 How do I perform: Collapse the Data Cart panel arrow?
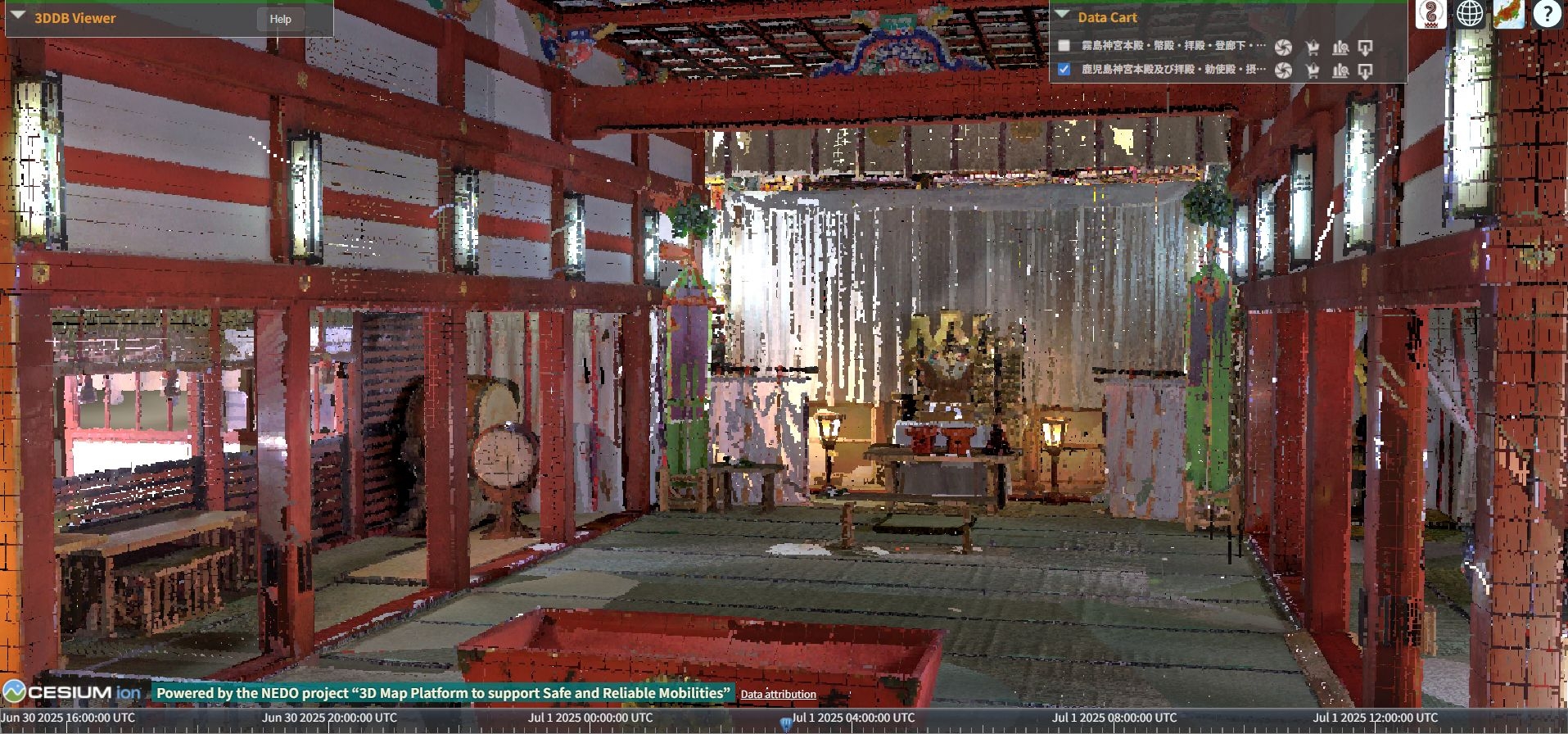coord(1062,15)
